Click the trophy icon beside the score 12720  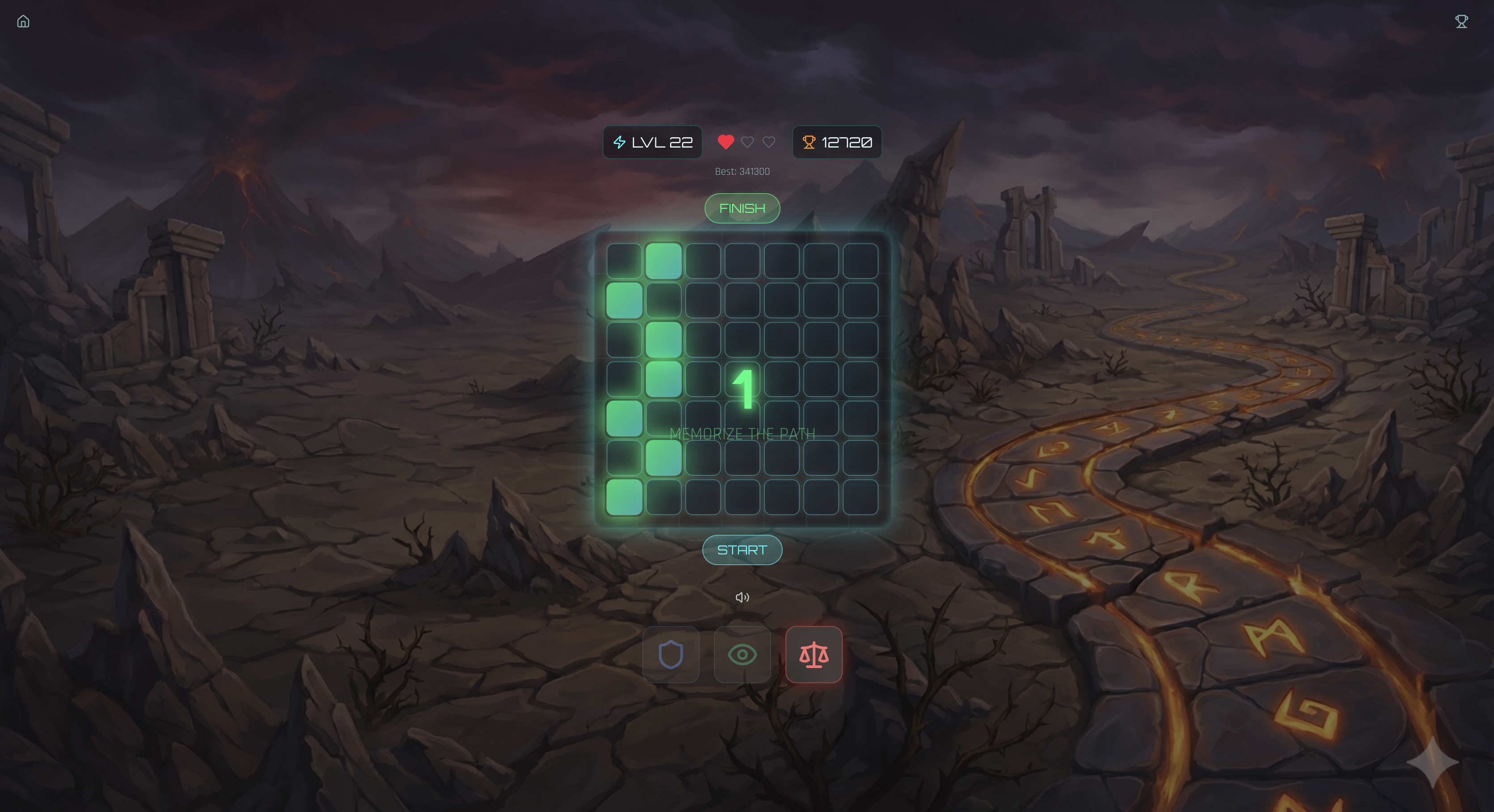pyautogui.click(x=810, y=142)
